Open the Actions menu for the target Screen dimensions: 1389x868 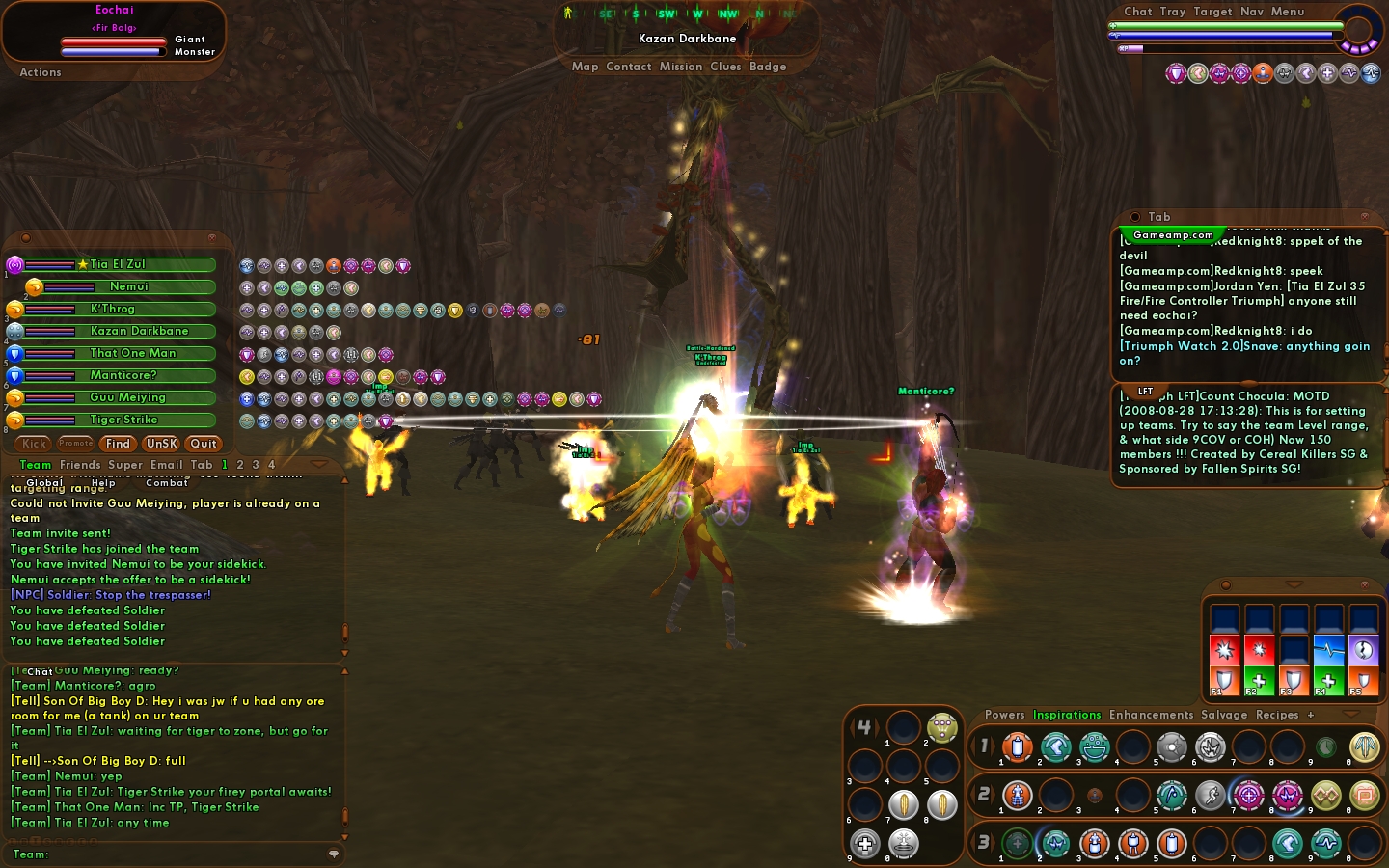coord(41,72)
